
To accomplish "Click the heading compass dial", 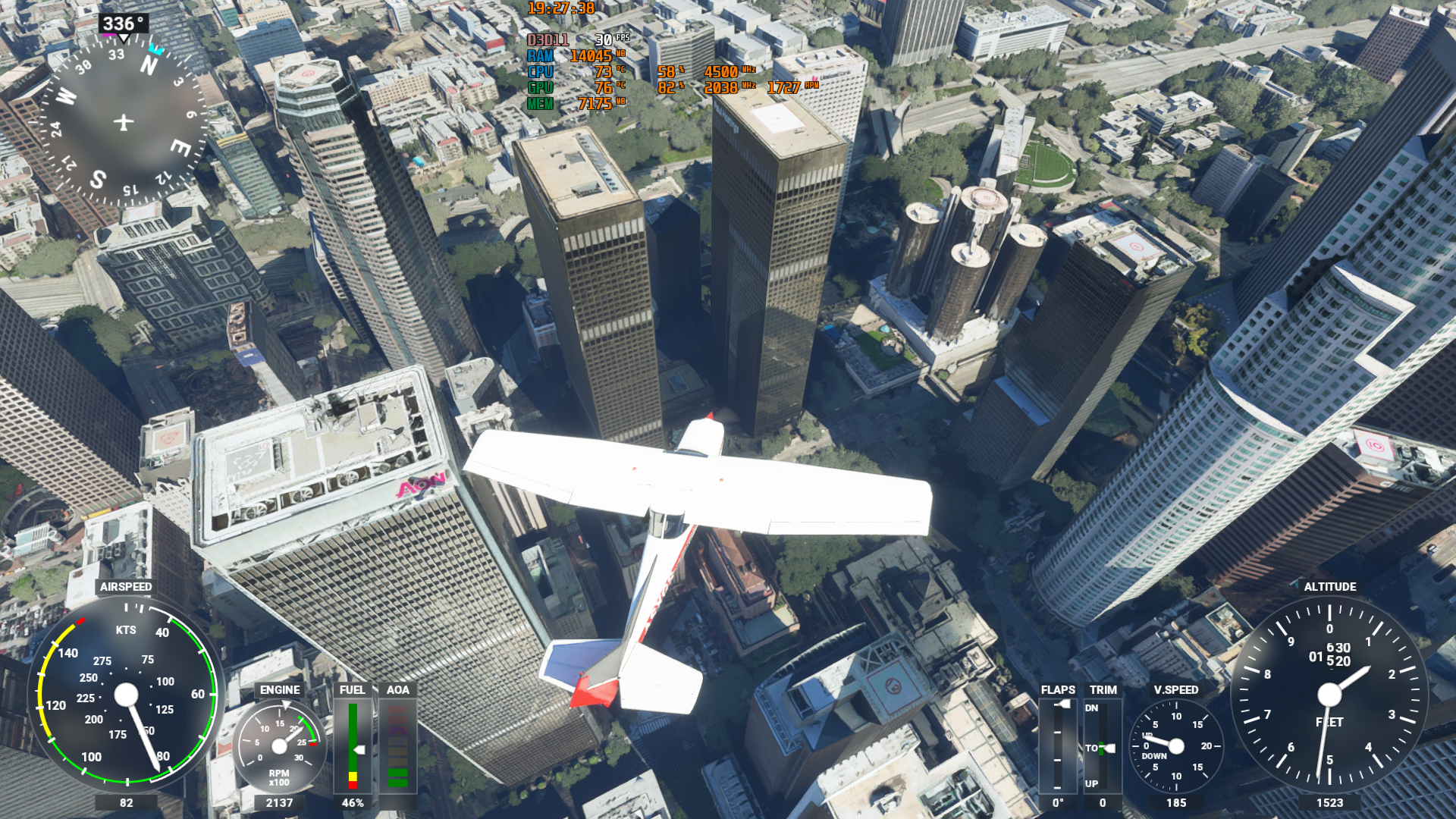I will pyautogui.click(x=124, y=121).
